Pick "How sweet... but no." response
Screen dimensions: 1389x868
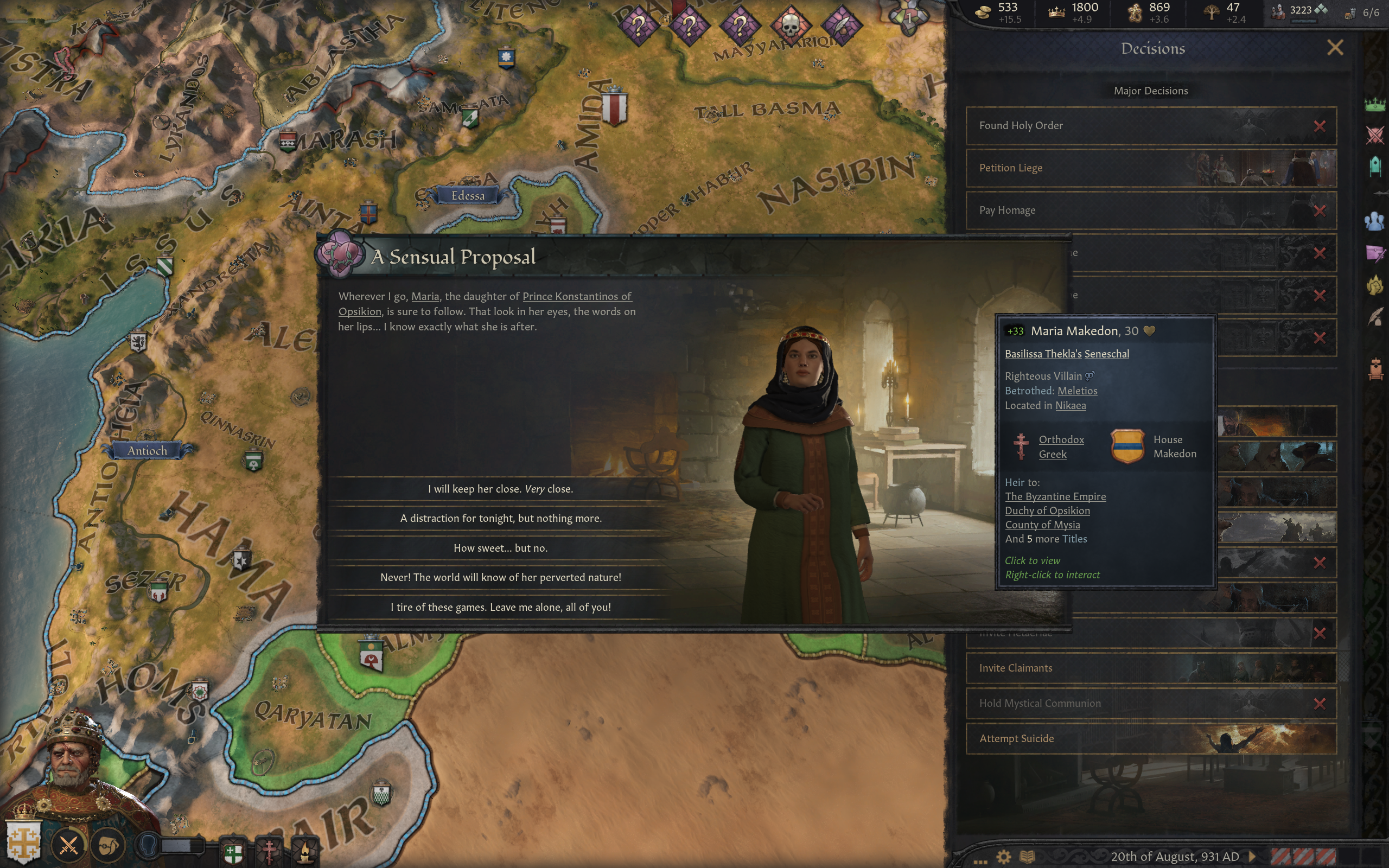coord(500,548)
